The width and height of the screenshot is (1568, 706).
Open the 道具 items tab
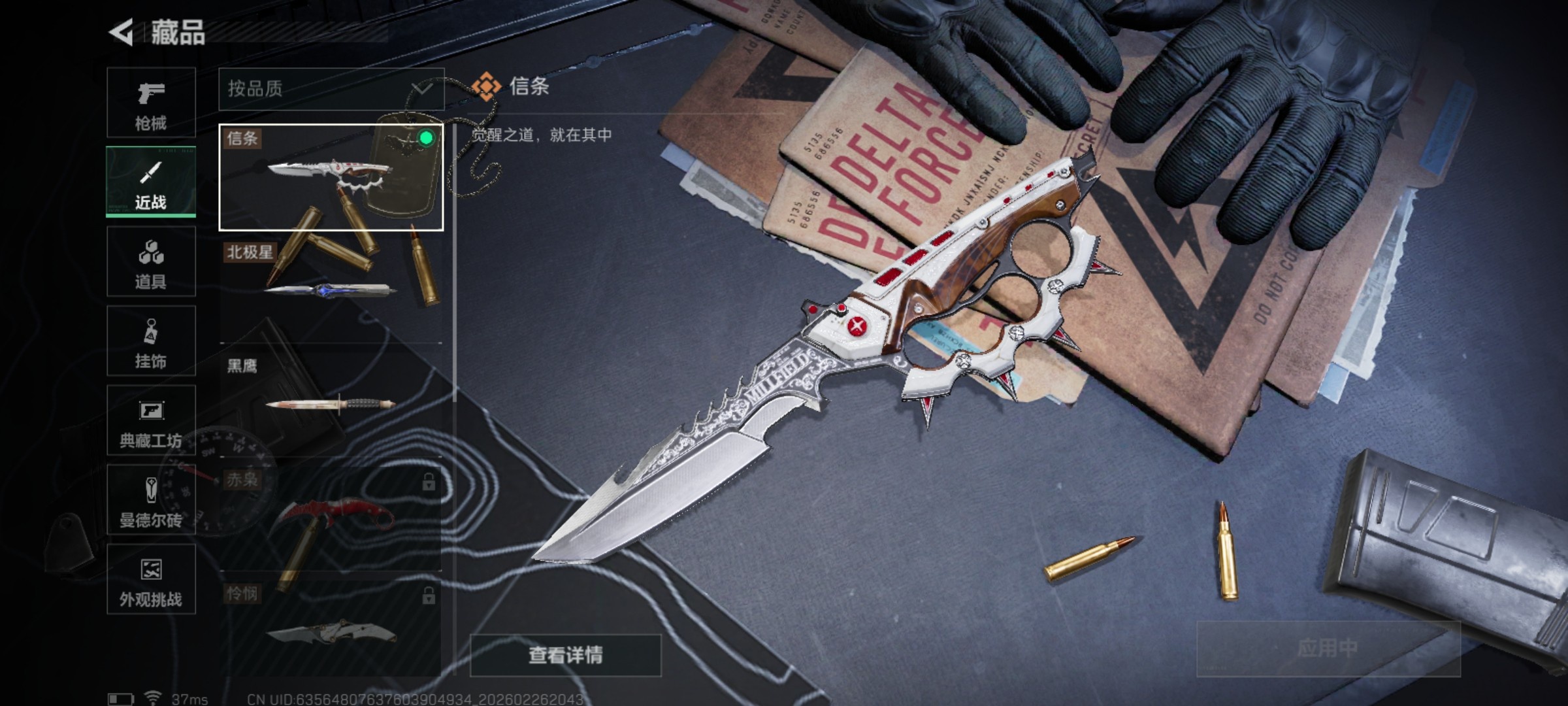tap(151, 261)
